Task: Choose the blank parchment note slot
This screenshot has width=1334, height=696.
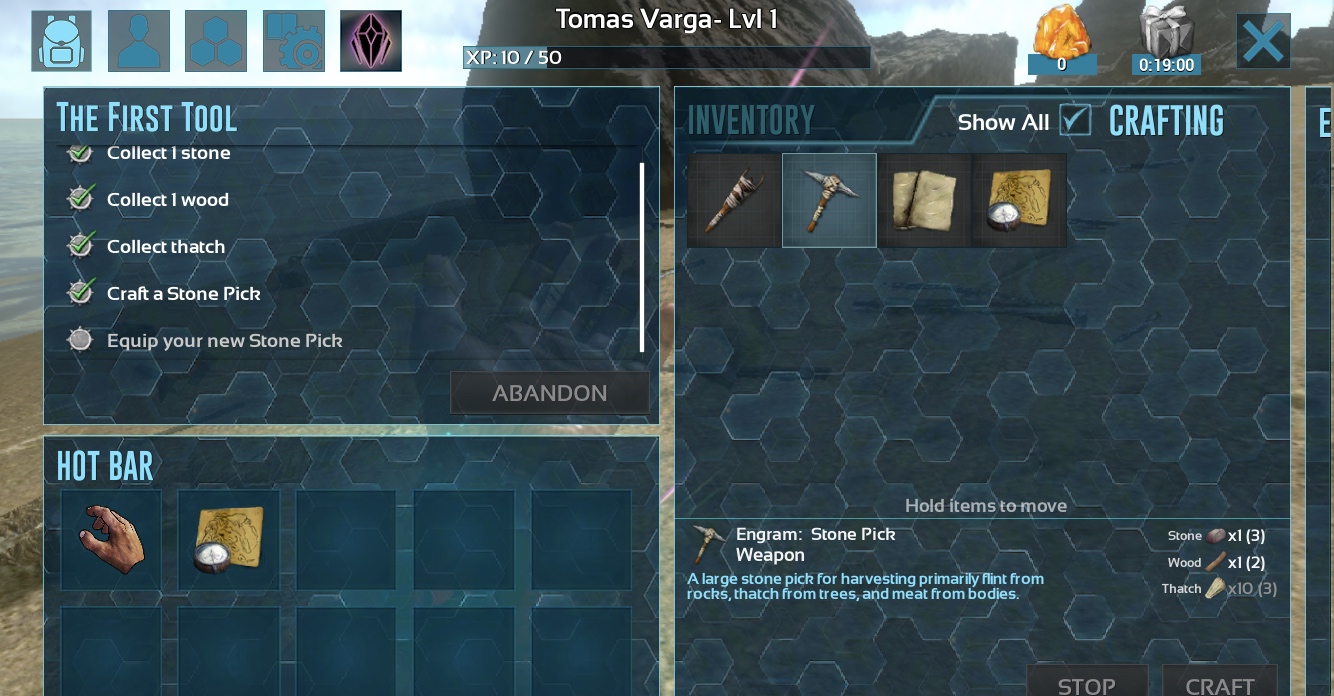Action: pyautogui.click(x=924, y=200)
